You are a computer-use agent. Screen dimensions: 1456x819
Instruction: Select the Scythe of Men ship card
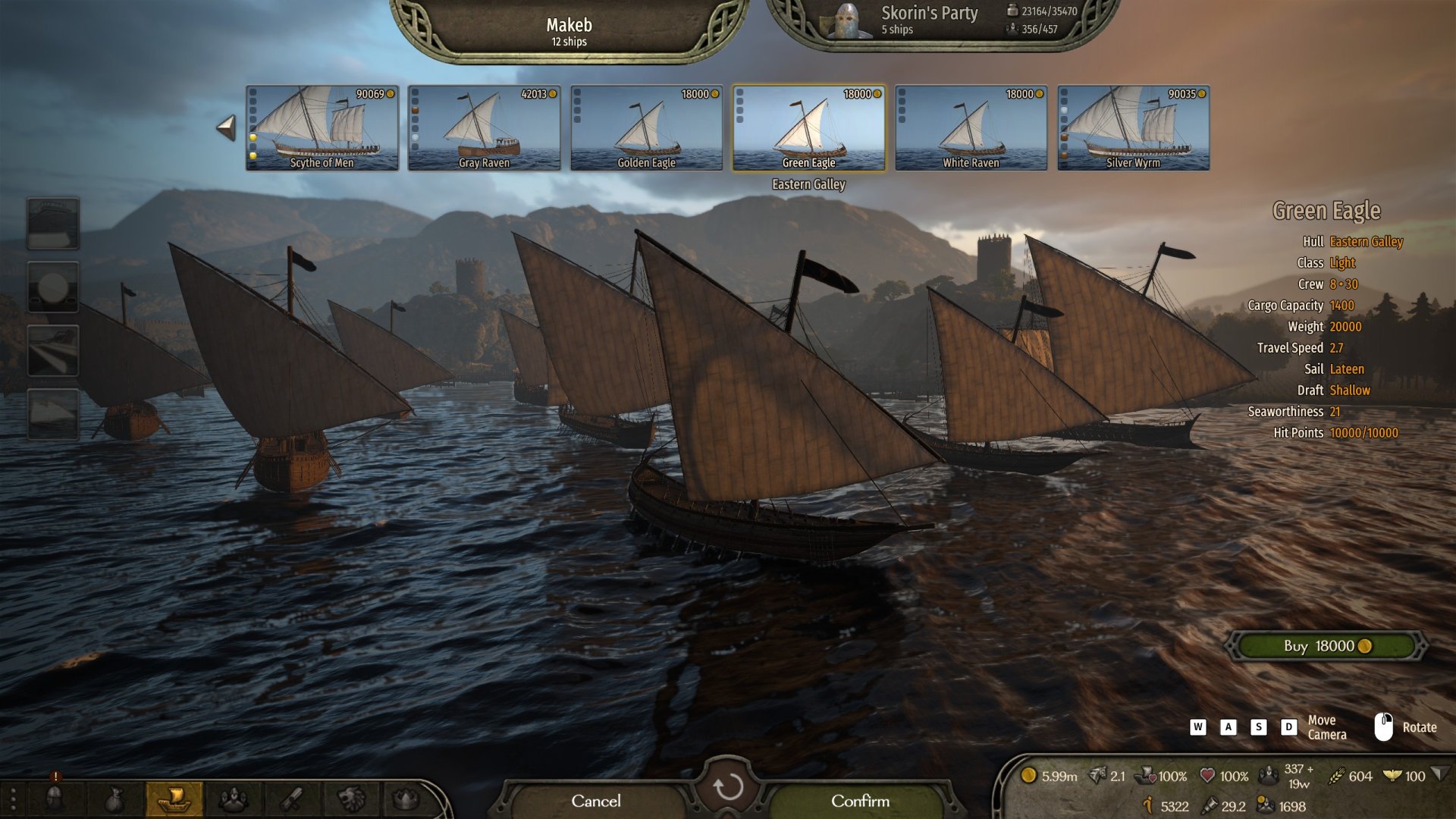(x=322, y=127)
